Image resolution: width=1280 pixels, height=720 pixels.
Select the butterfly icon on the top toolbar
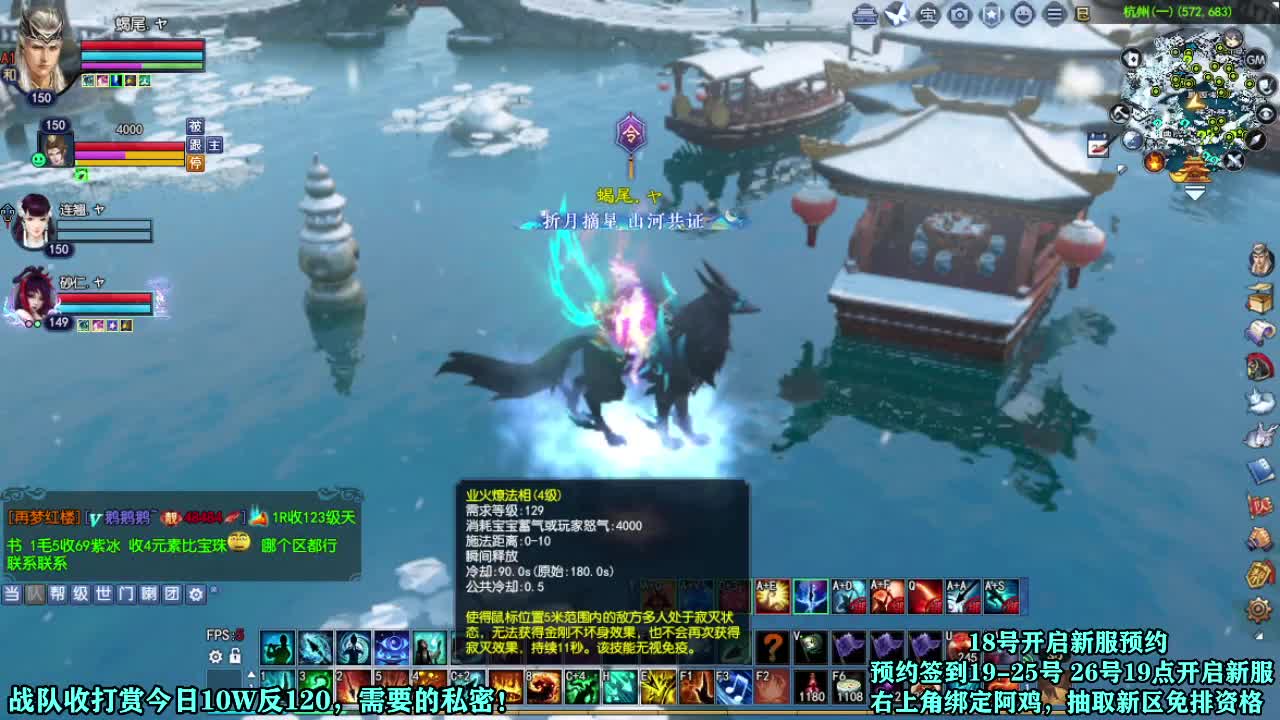(x=896, y=14)
